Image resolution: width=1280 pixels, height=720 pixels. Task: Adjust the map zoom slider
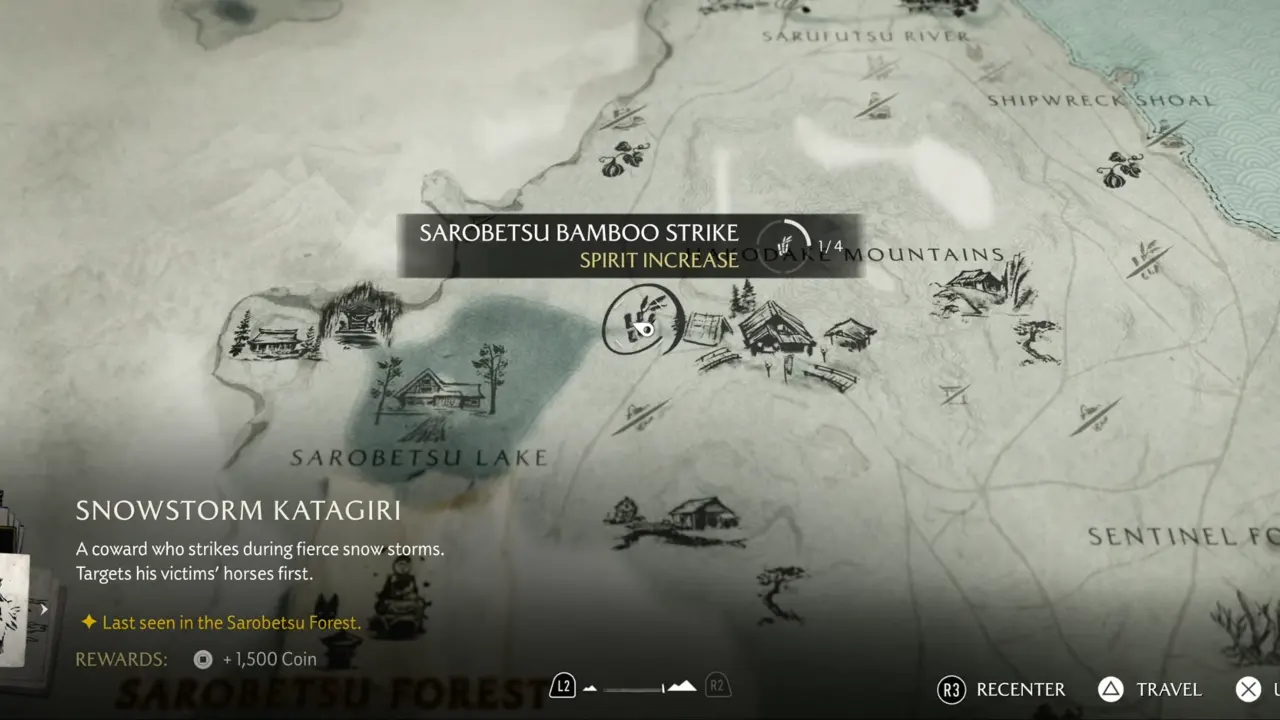tap(640, 687)
